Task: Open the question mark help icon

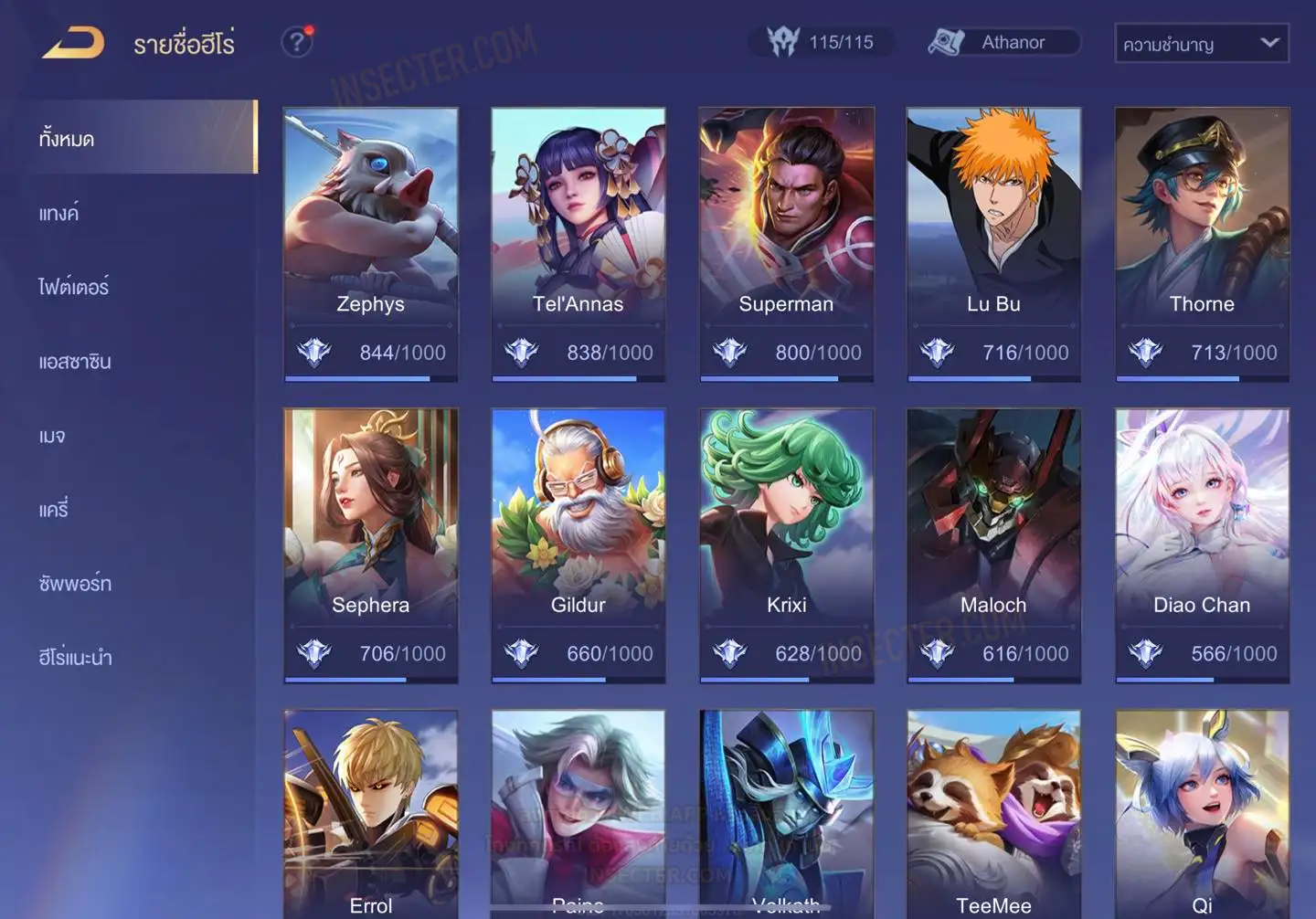Action: click(296, 42)
